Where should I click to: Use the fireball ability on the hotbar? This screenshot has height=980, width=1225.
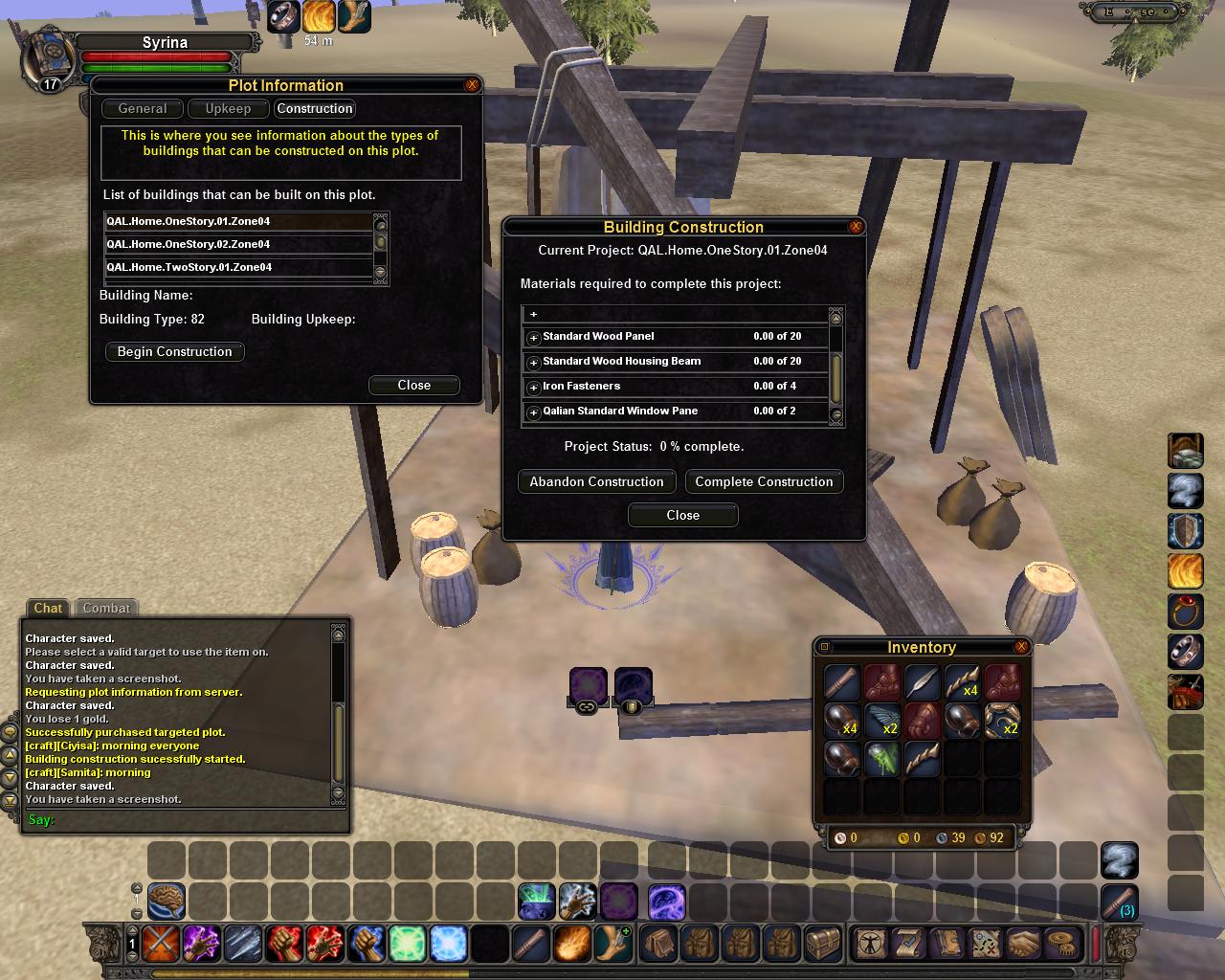click(572, 945)
